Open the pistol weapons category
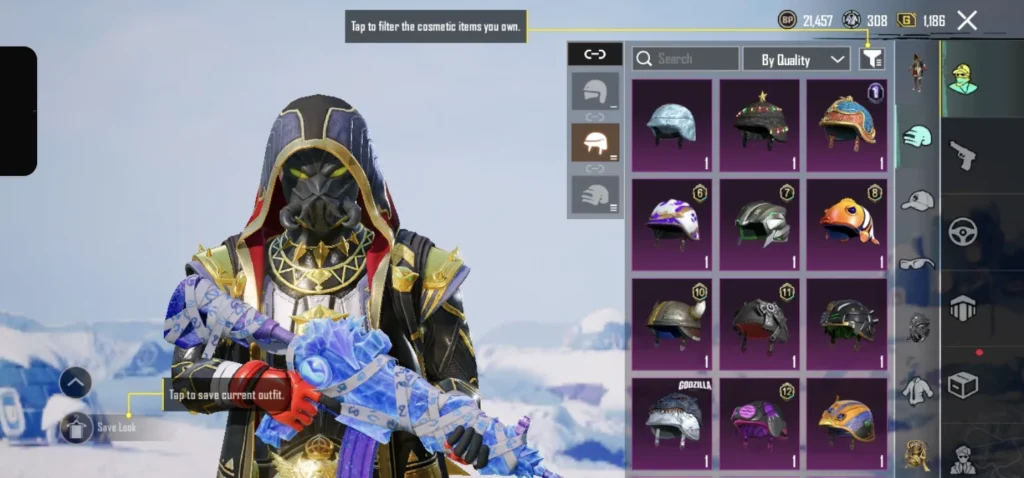The width and height of the screenshot is (1024, 478). [963, 154]
